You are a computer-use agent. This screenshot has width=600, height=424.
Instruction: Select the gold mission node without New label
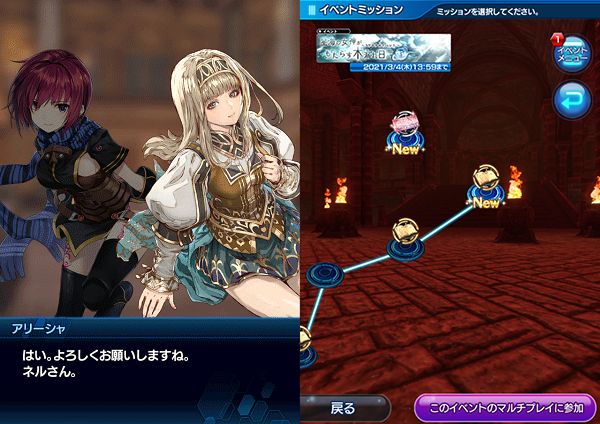(x=407, y=233)
